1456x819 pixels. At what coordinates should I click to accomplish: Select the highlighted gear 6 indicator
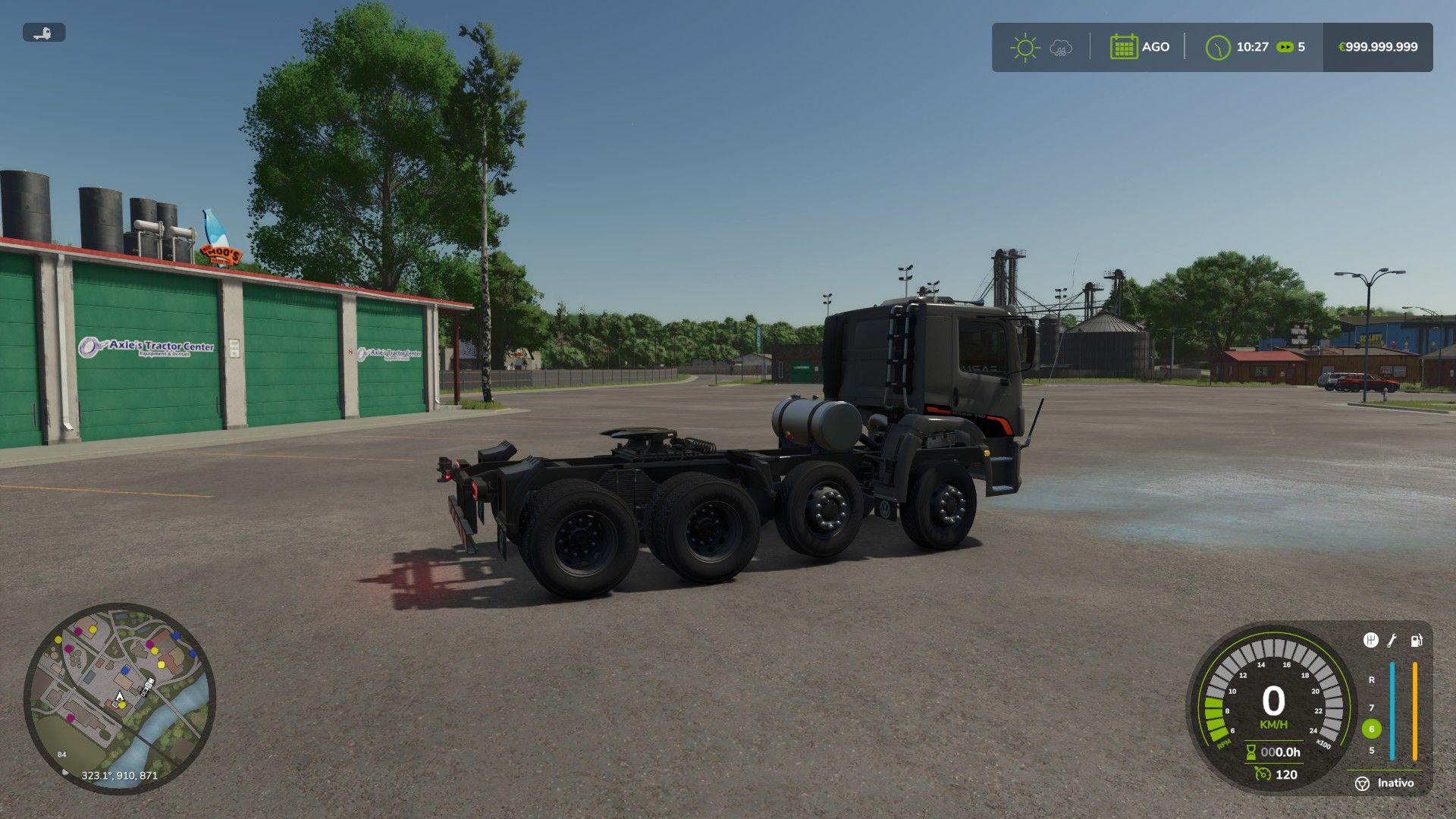point(1371,729)
